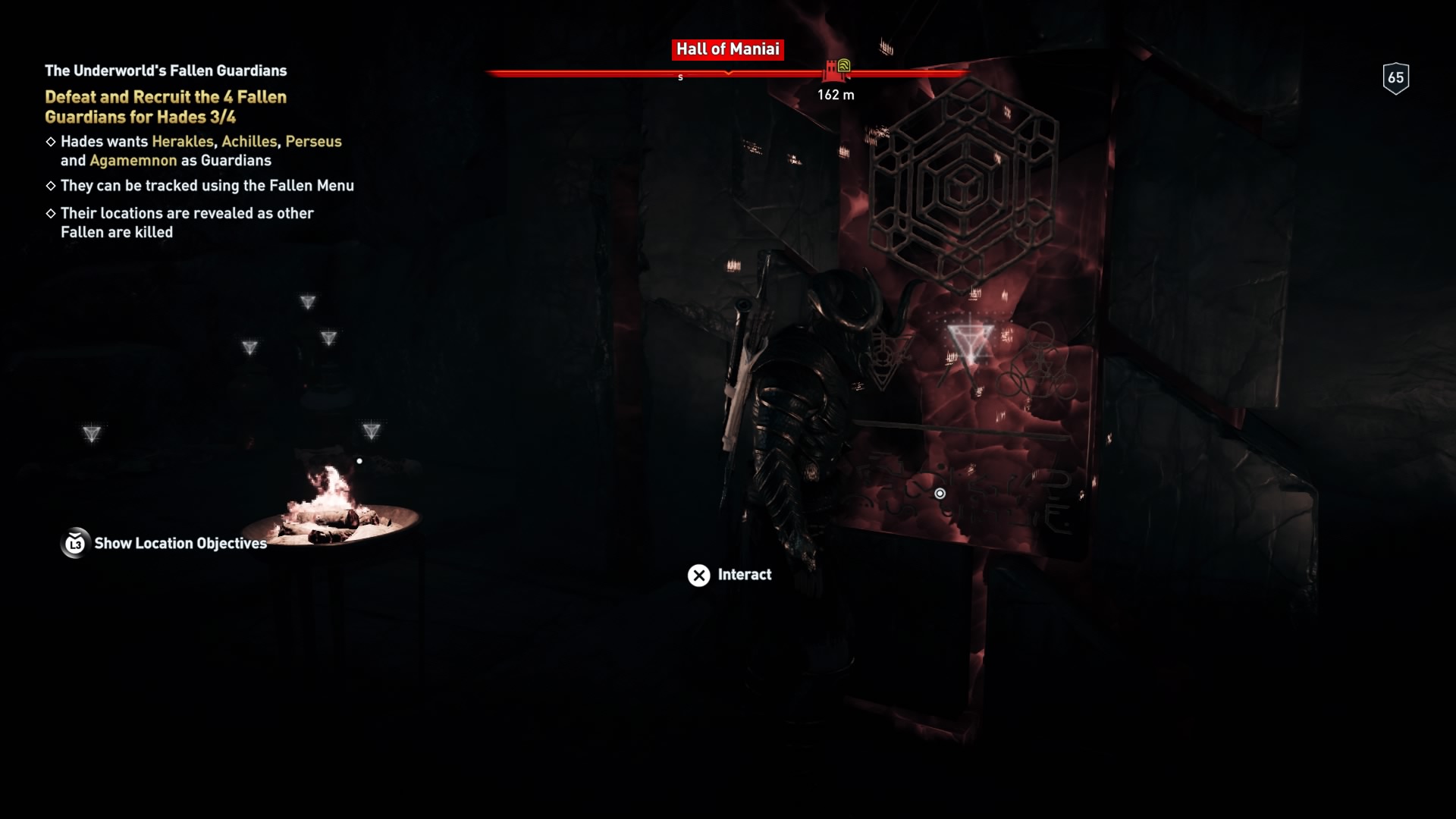The image size is (1456, 819).
Task: Expand the Underworld's Fallen Guardians quest details
Action: (165, 71)
